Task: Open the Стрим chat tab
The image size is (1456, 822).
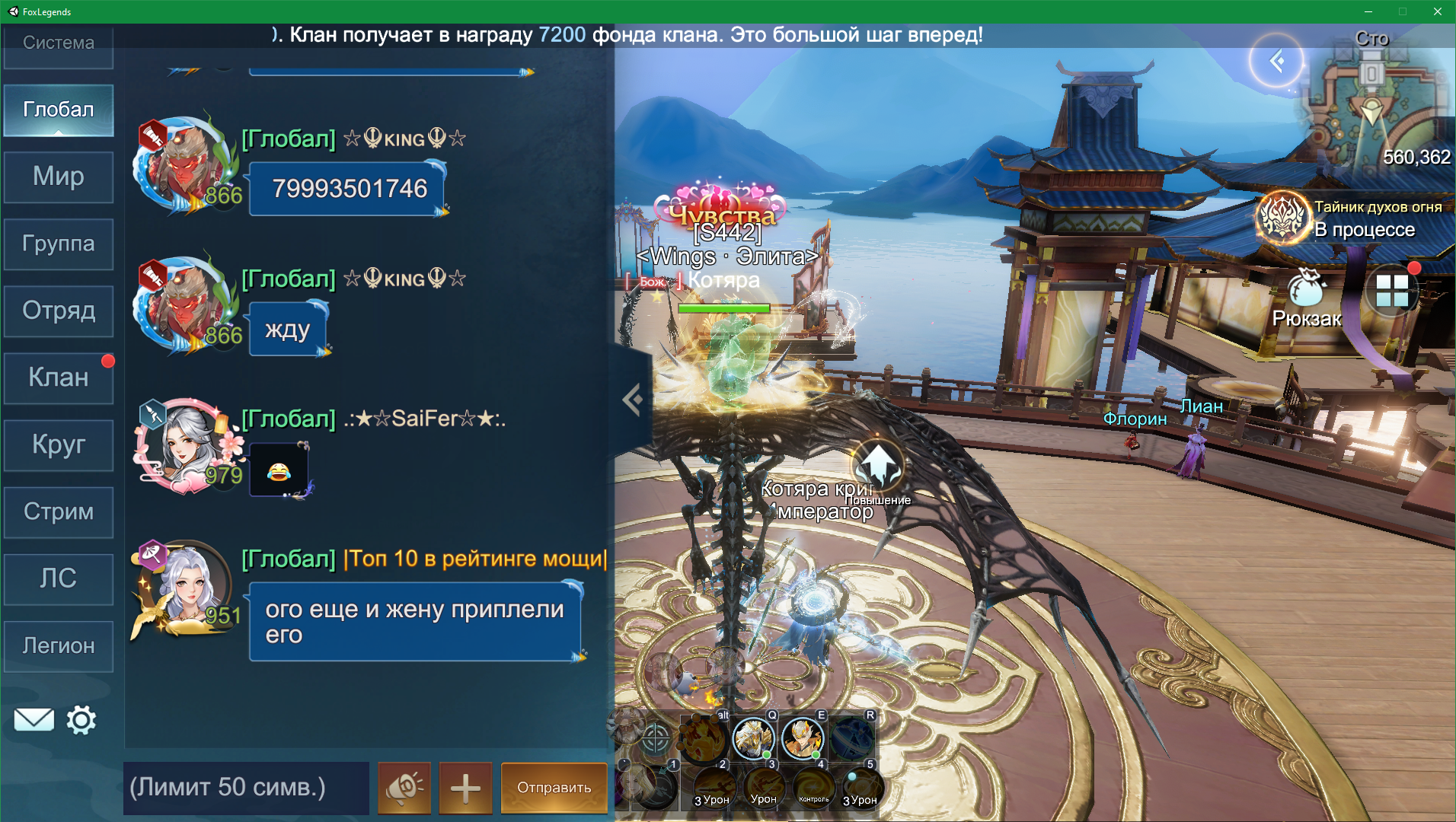Action: click(59, 511)
